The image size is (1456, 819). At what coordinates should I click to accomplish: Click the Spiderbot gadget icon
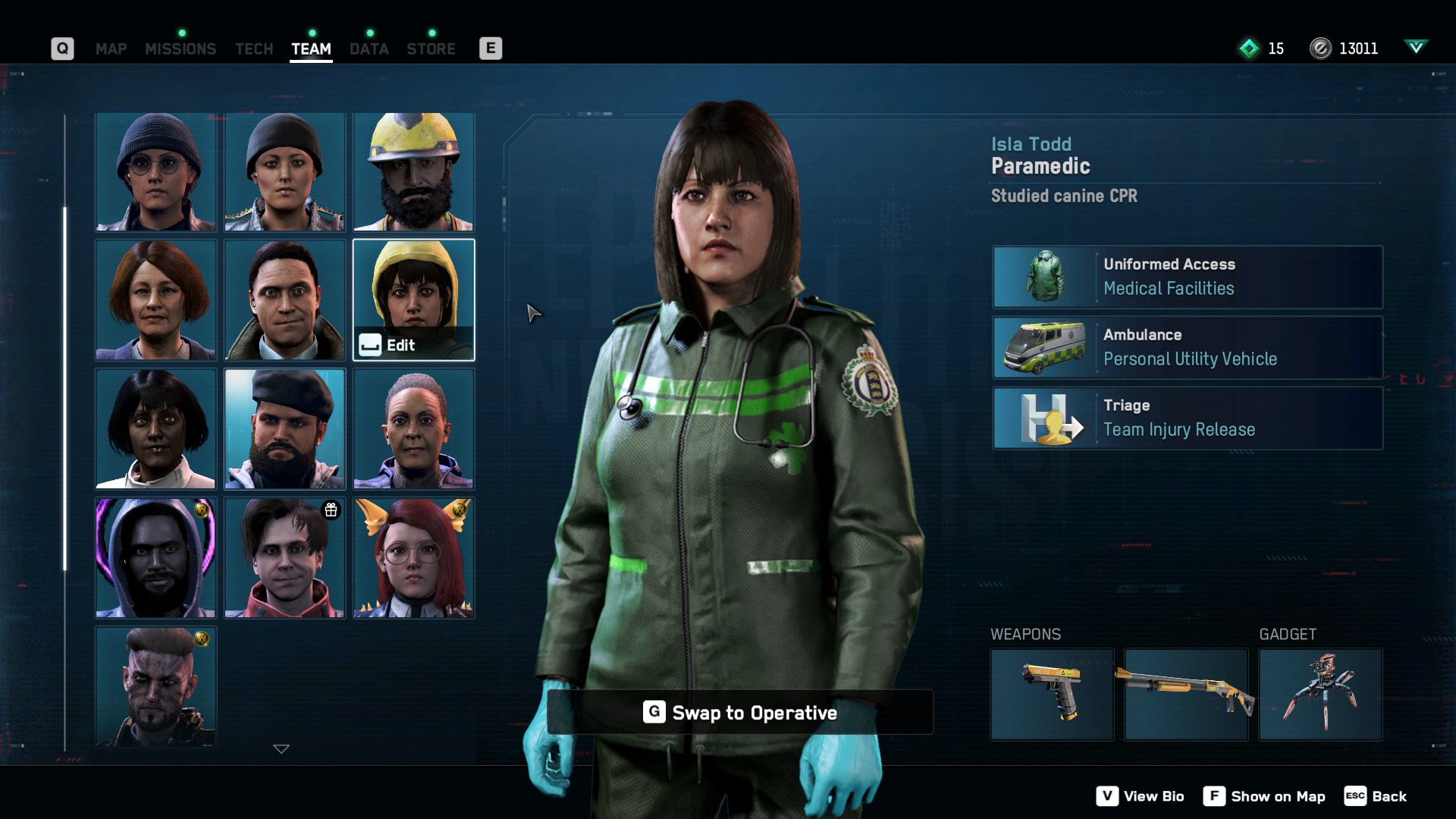1320,693
